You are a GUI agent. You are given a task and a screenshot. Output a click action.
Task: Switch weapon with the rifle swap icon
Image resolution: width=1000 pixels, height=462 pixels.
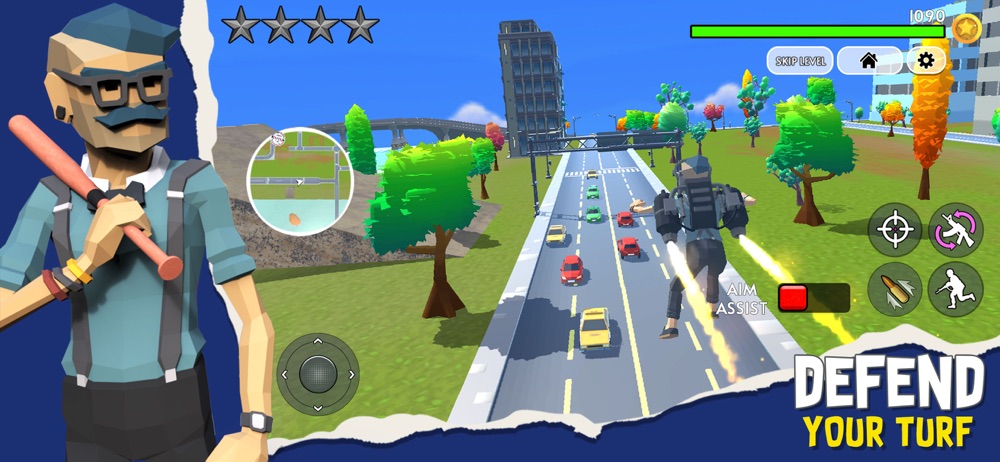pyautogui.click(x=955, y=230)
